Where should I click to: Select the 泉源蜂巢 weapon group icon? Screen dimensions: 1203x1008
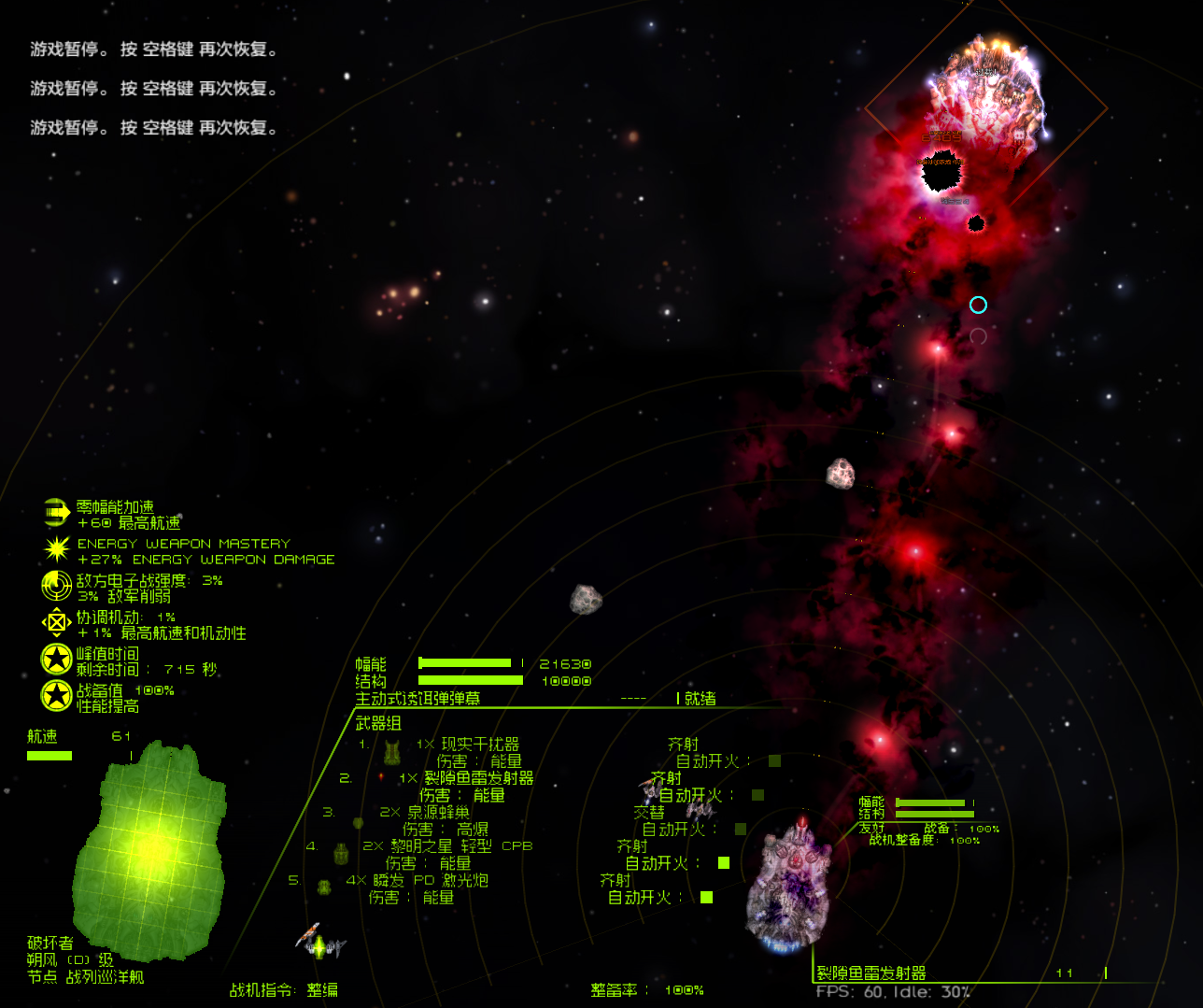pyautogui.click(x=360, y=822)
